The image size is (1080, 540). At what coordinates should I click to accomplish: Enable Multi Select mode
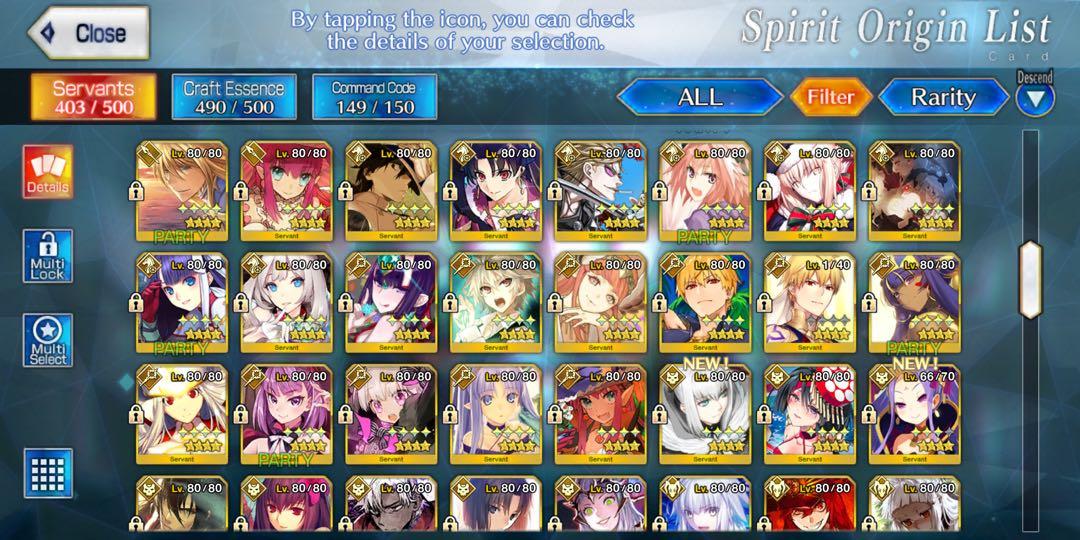pyautogui.click(x=48, y=341)
